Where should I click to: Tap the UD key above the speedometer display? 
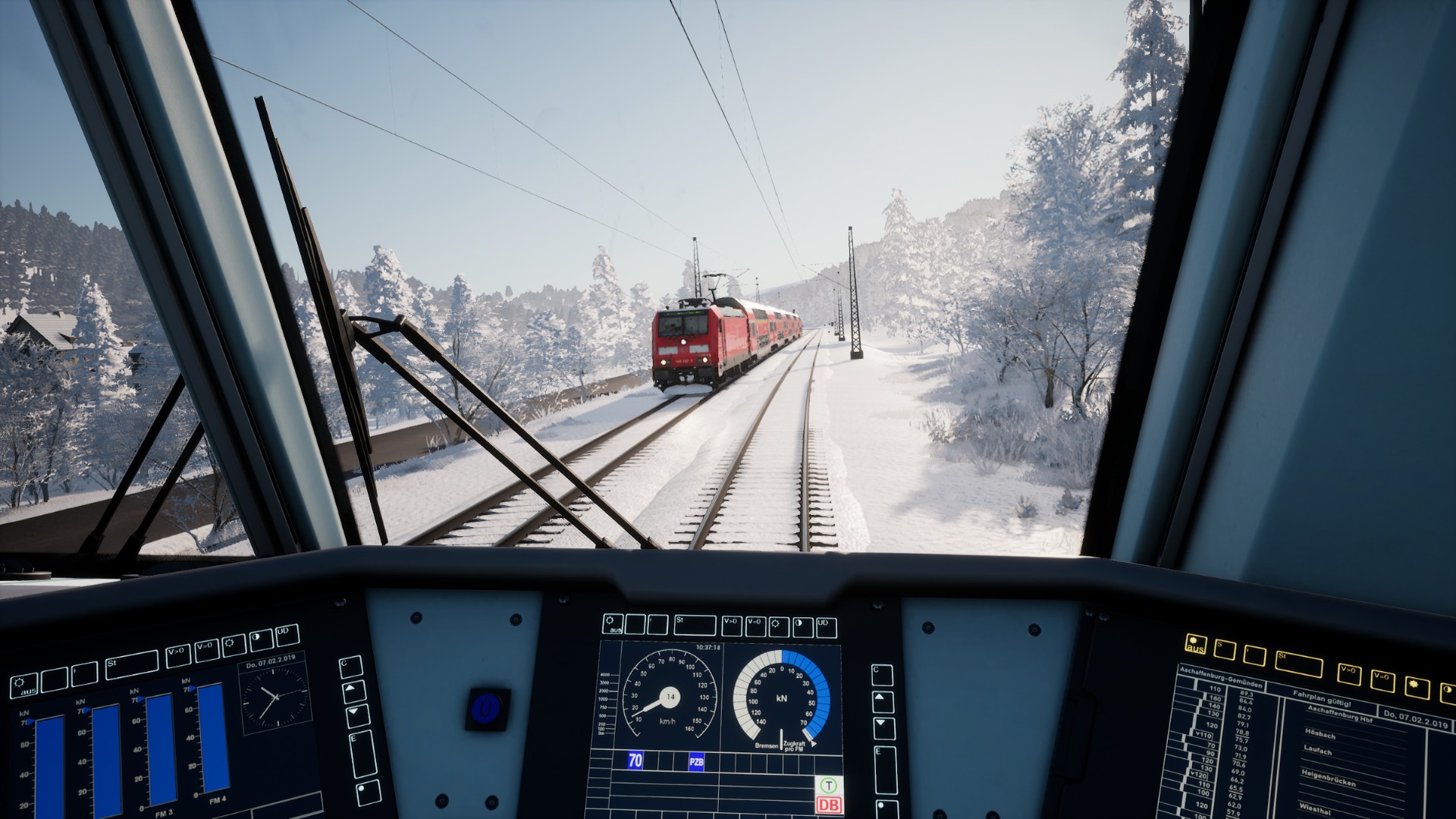tap(827, 627)
